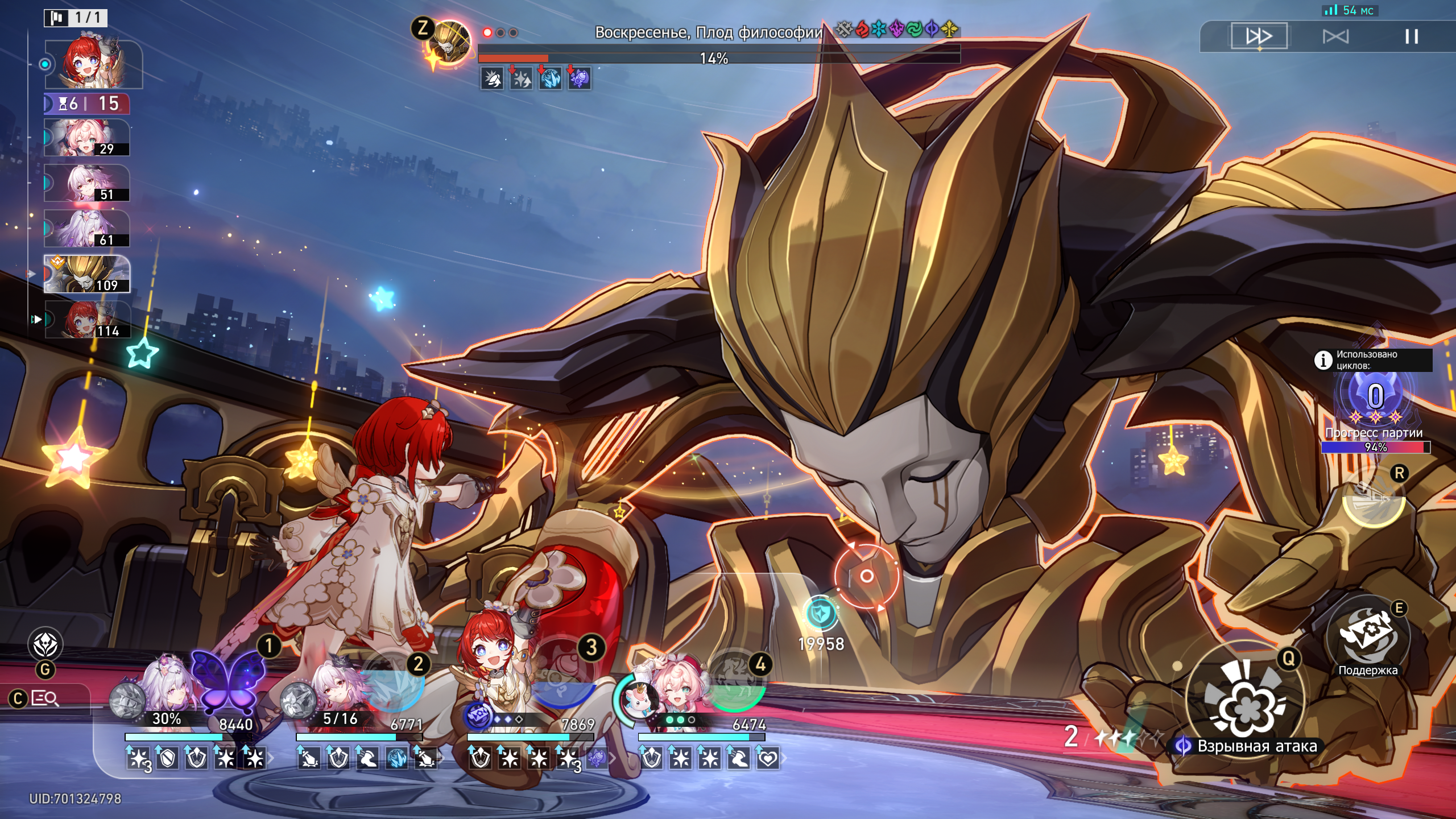The height and width of the screenshot is (819, 1456).
Task: Pause the battle
Action: 1411,37
